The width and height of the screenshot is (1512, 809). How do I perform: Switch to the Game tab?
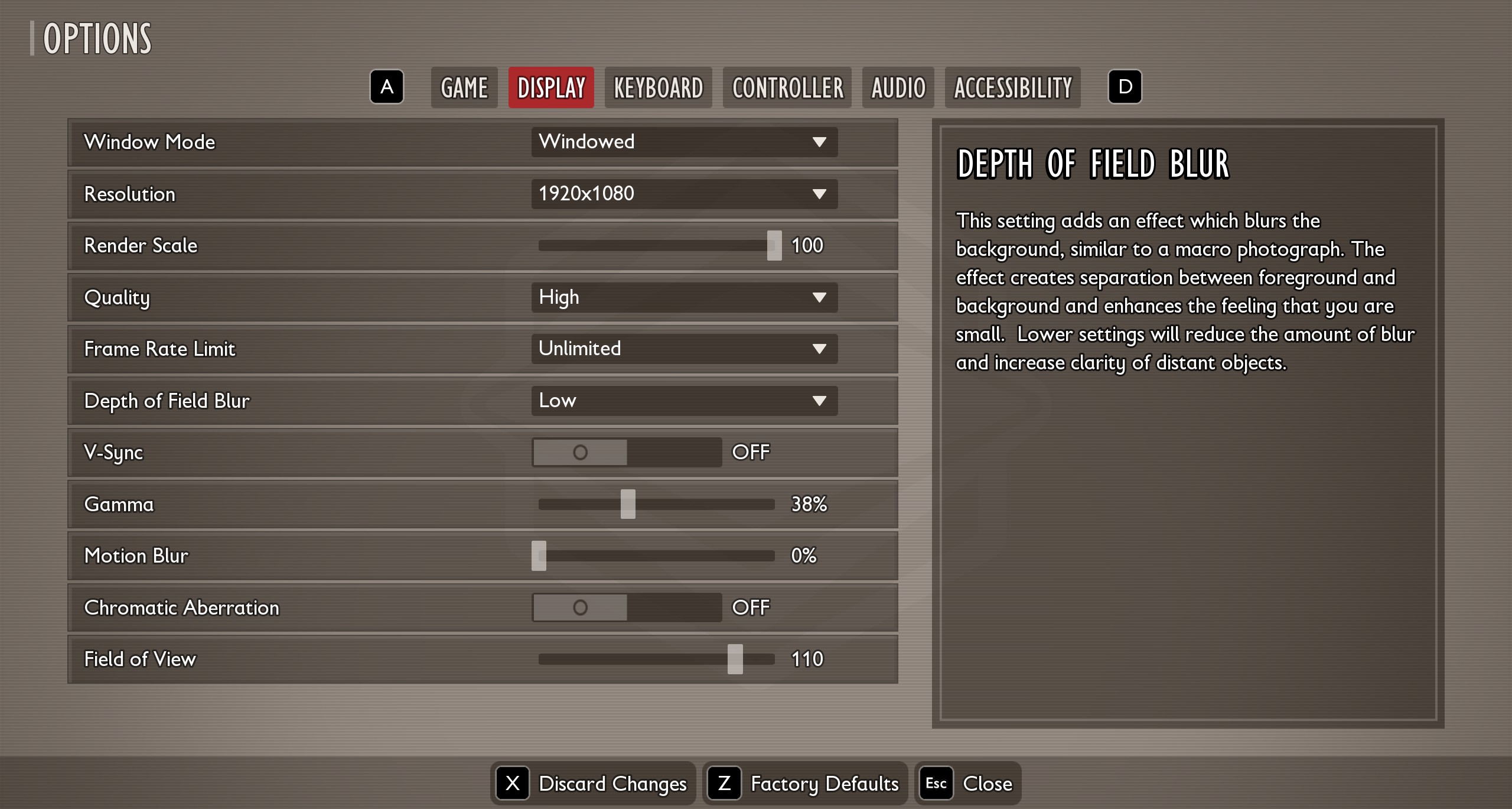[x=464, y=87]
